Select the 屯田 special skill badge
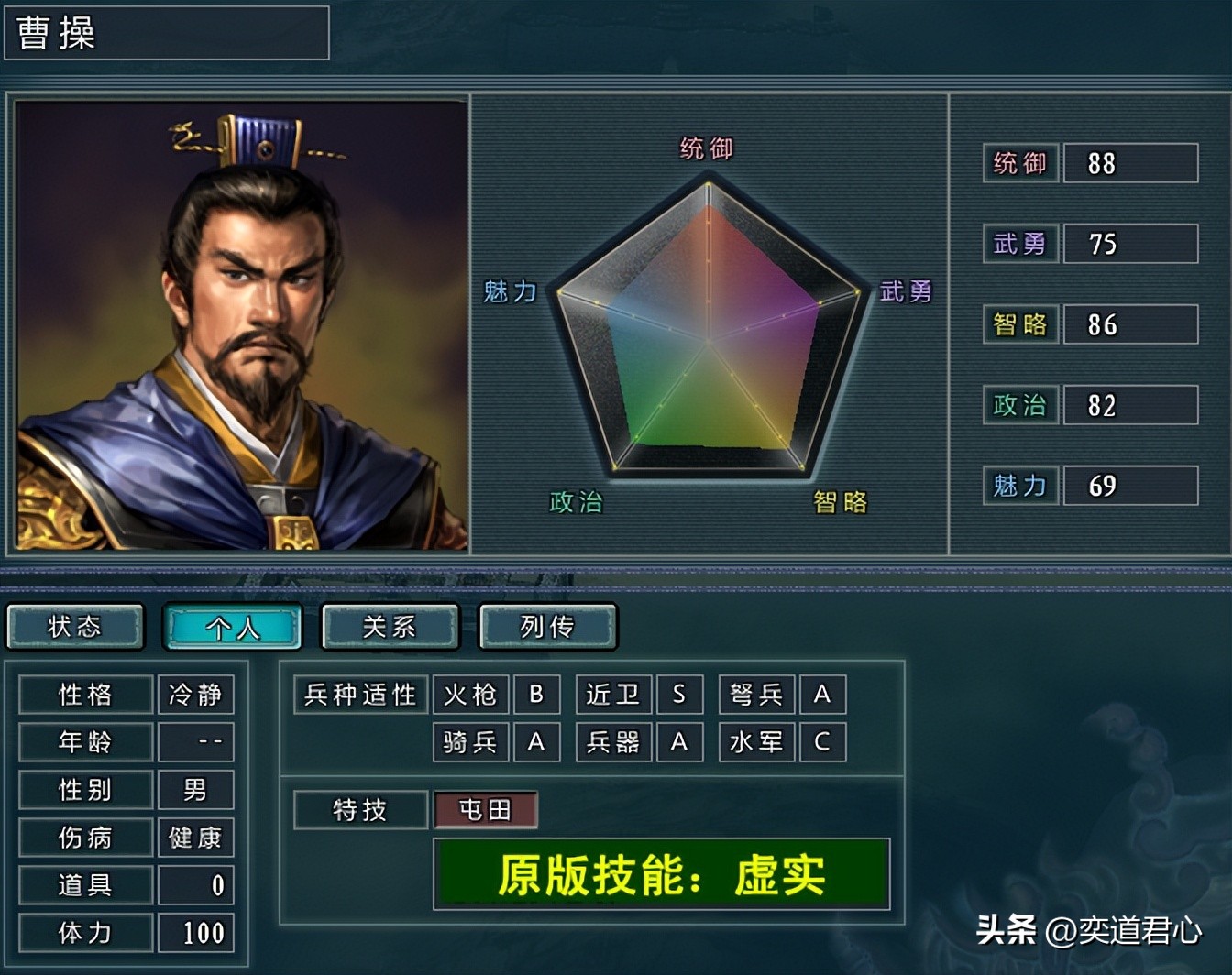Viewport: 1232px width, 975px height. click(x=486, y=810)
